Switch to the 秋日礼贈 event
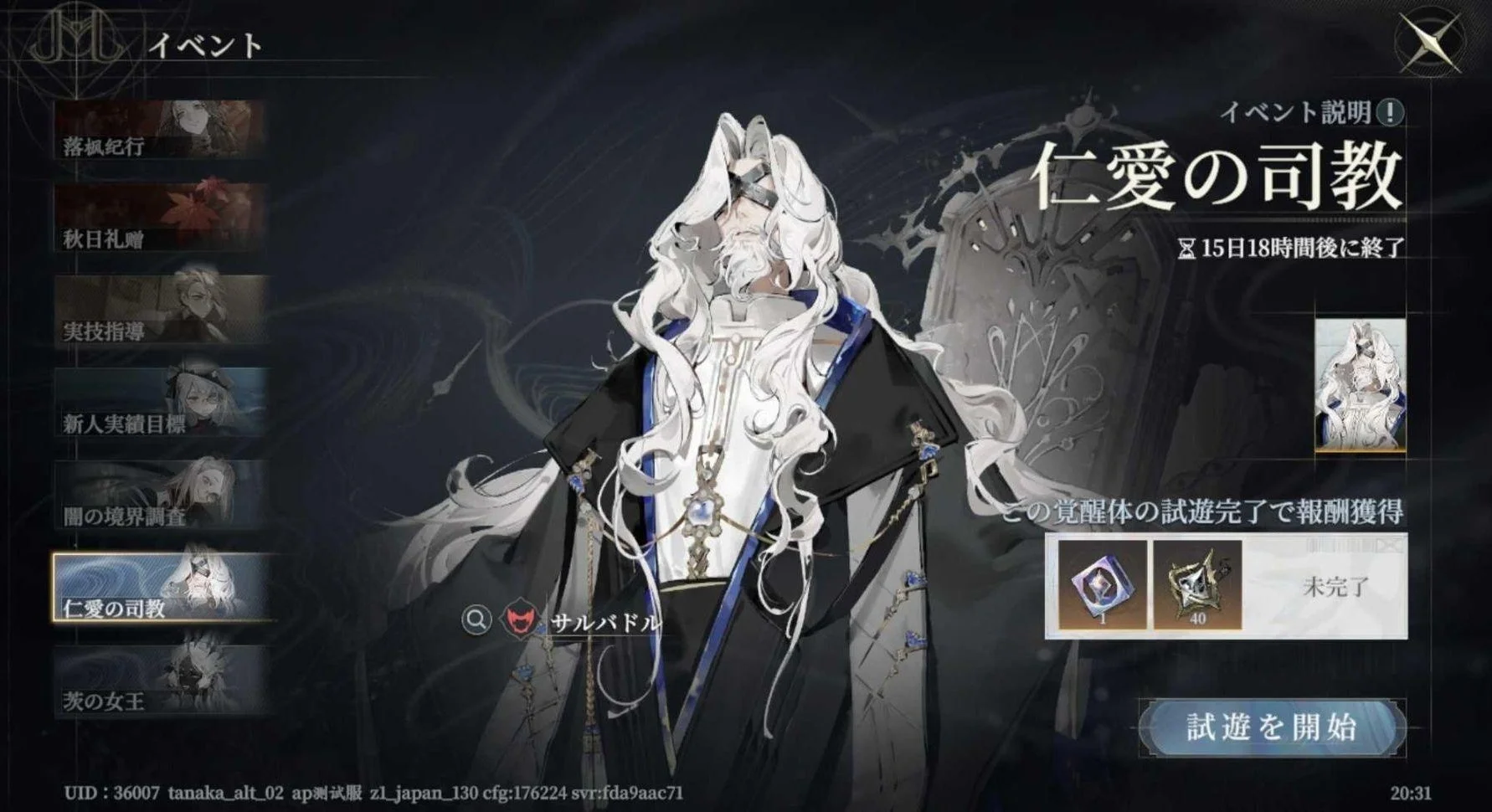 (x=161, y=221)
